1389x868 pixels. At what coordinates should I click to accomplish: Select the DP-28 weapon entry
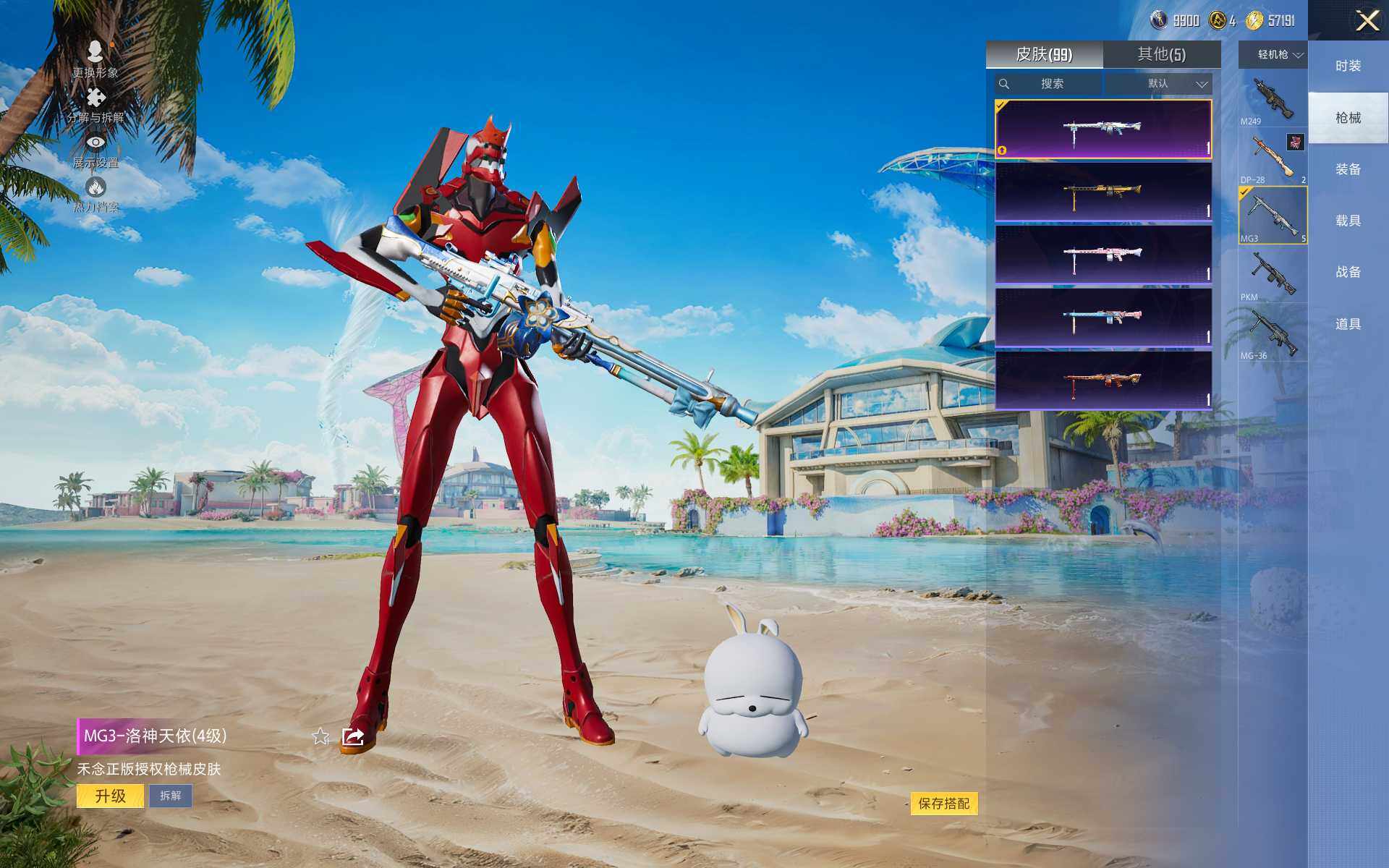coord(1273,158)
